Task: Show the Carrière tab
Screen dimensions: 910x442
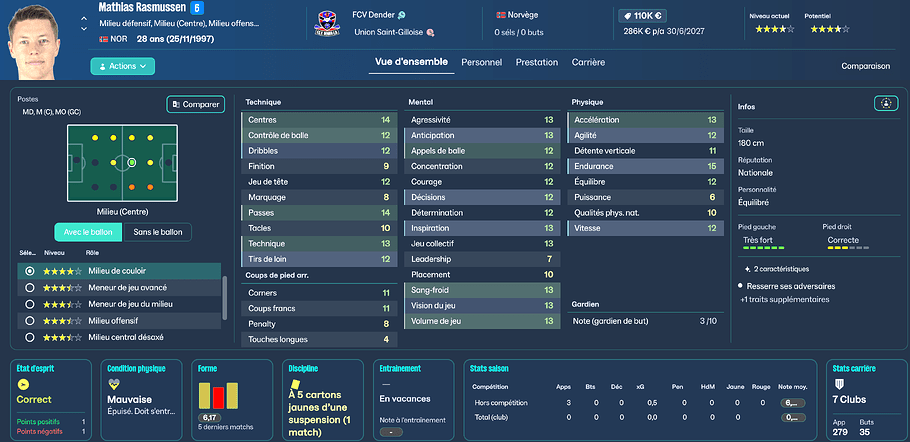Action: point(588,62)
